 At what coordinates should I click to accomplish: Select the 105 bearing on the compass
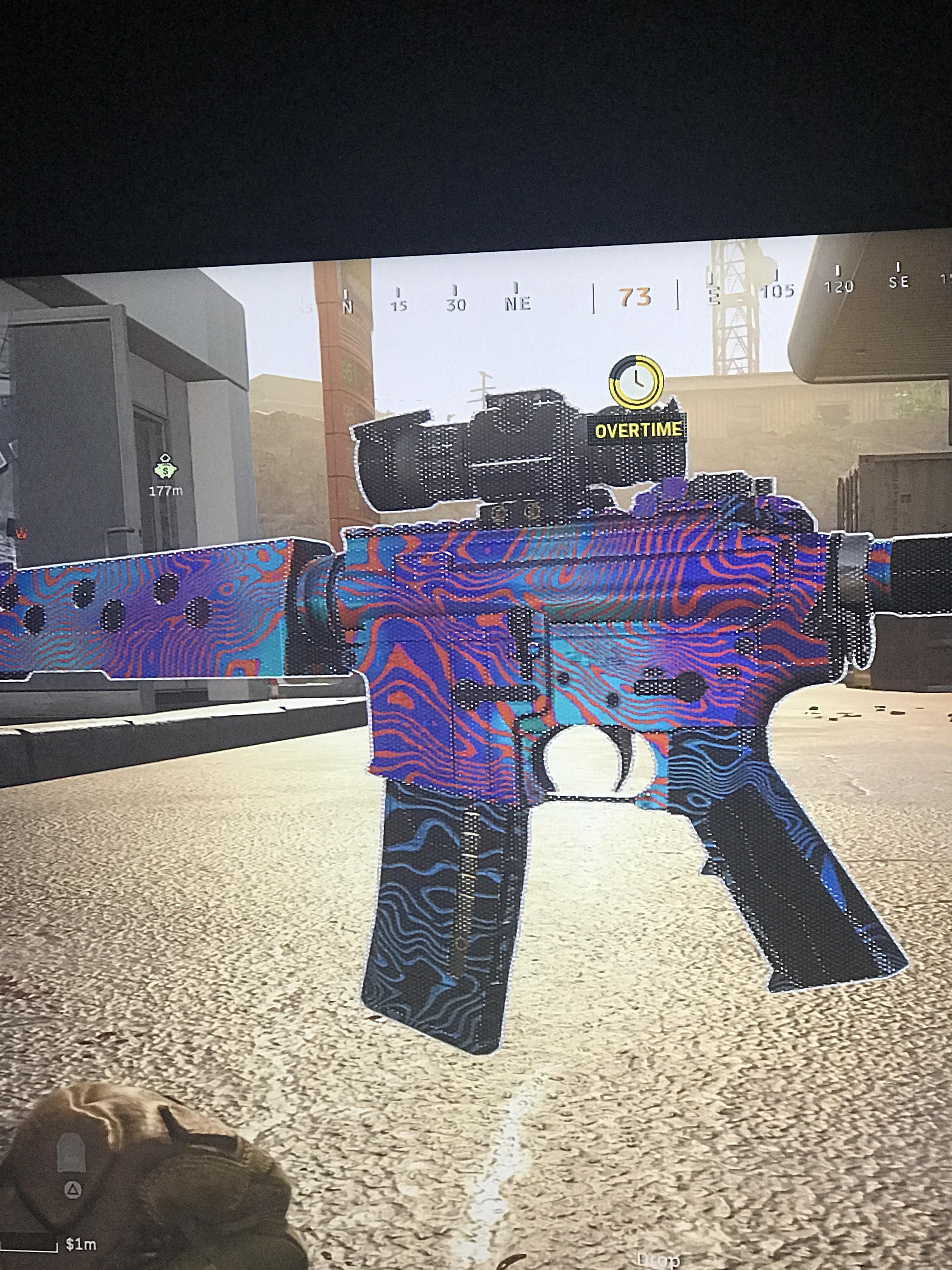(x=778, y=292)
